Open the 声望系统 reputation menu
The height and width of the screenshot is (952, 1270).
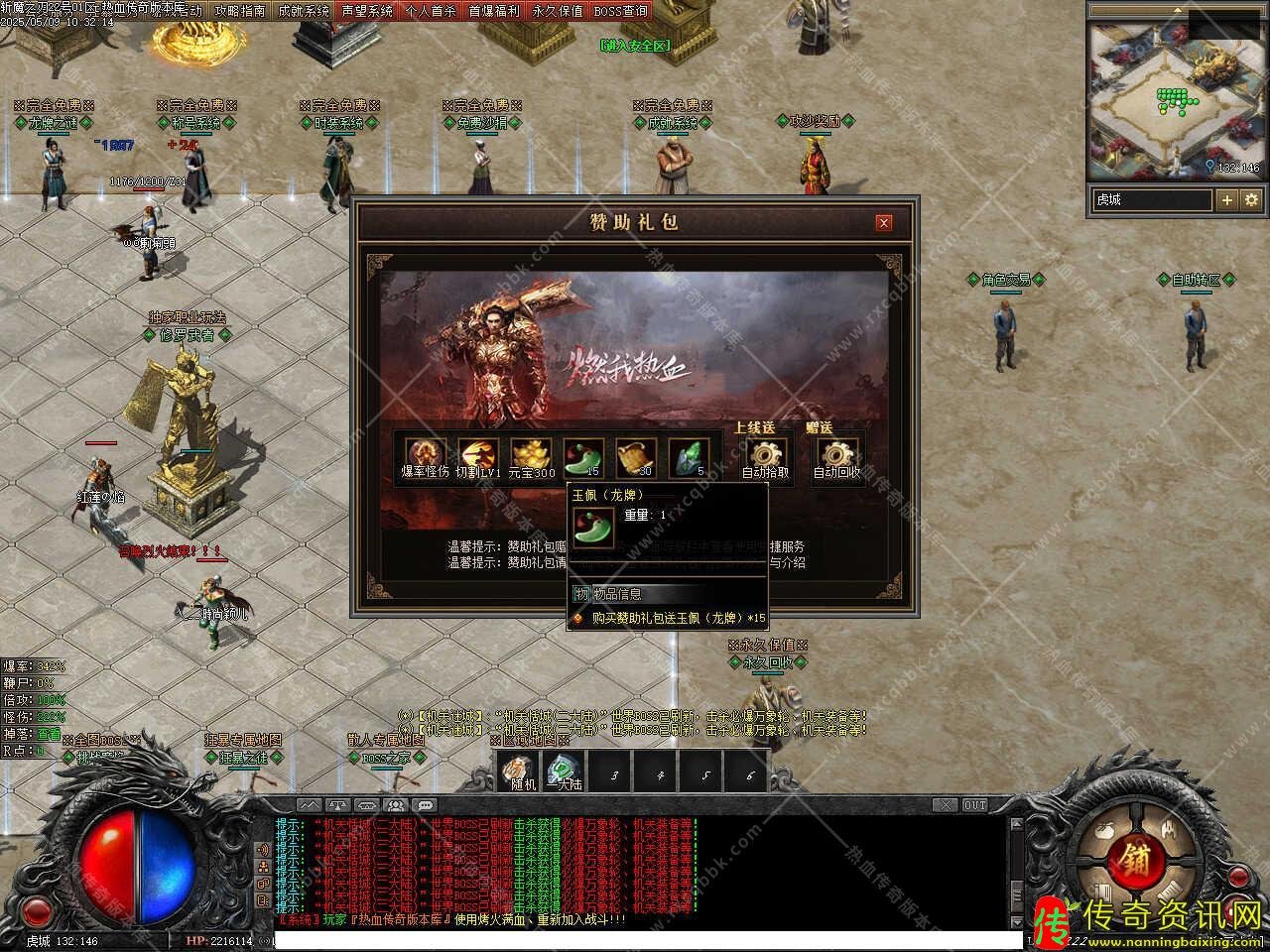coord(366,11)
